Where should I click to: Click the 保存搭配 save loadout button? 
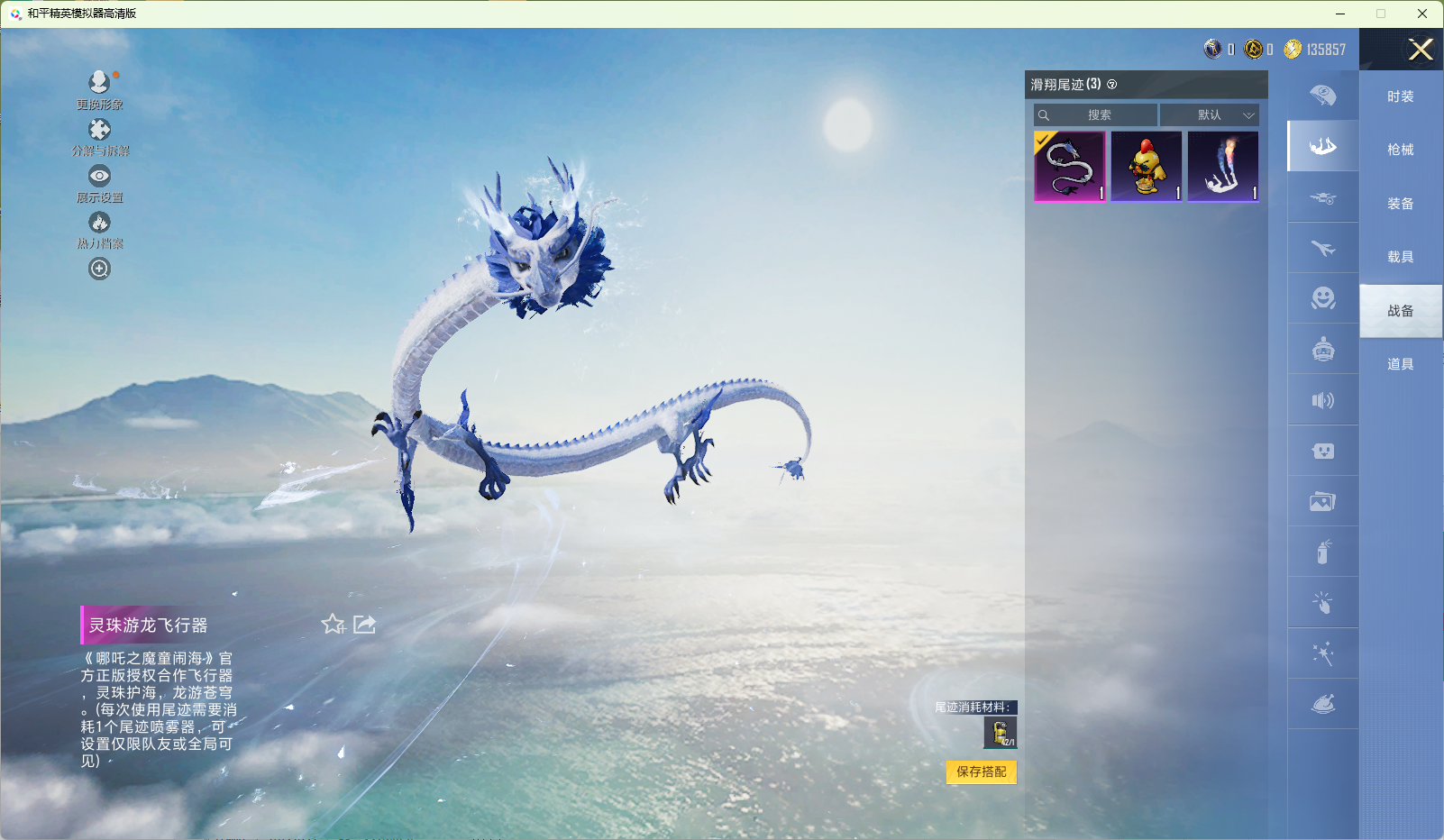tap(981, 772)
